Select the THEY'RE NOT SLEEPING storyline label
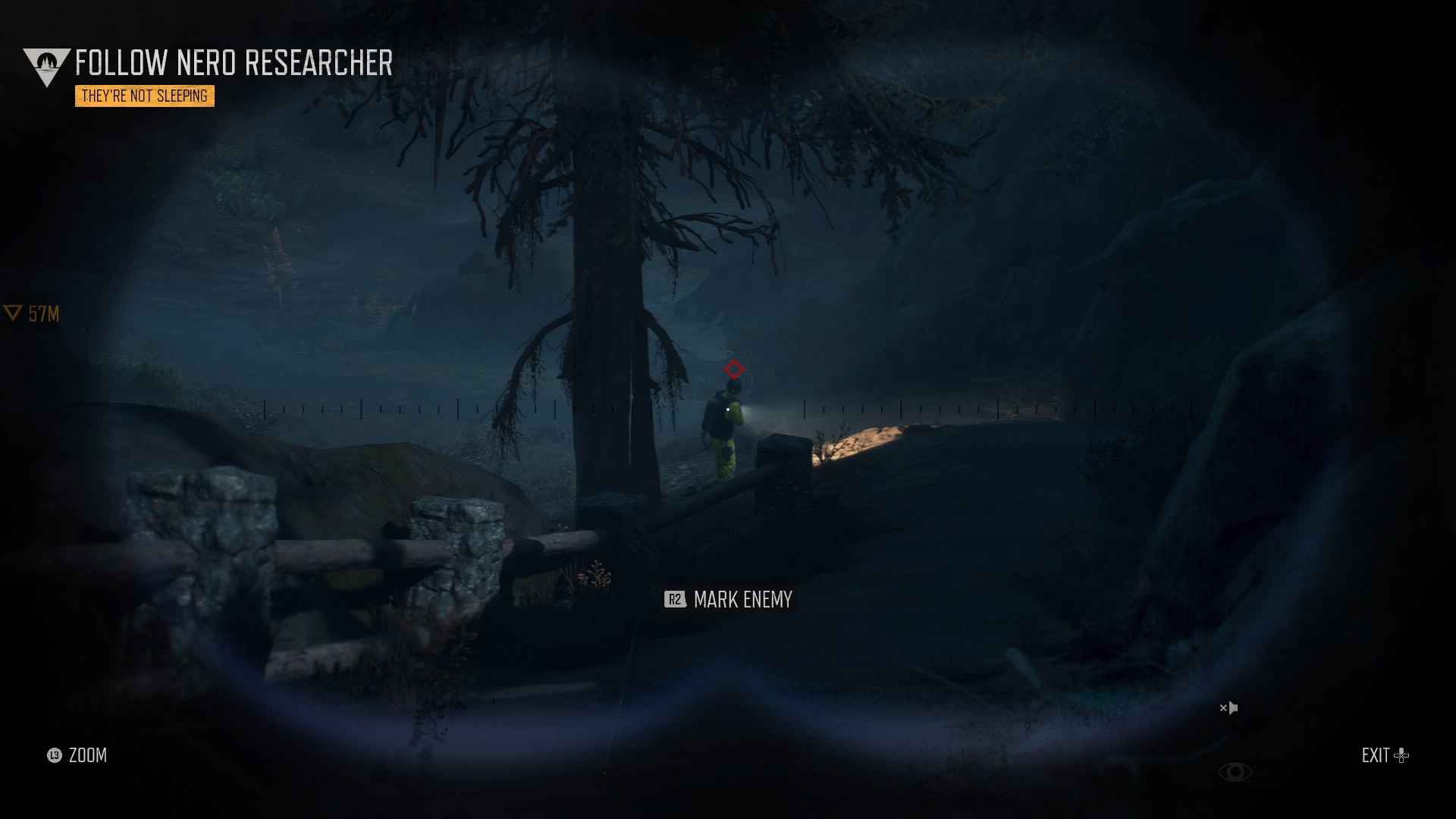The height and width of the screenshot is (819, 1456). coord(144,96)
